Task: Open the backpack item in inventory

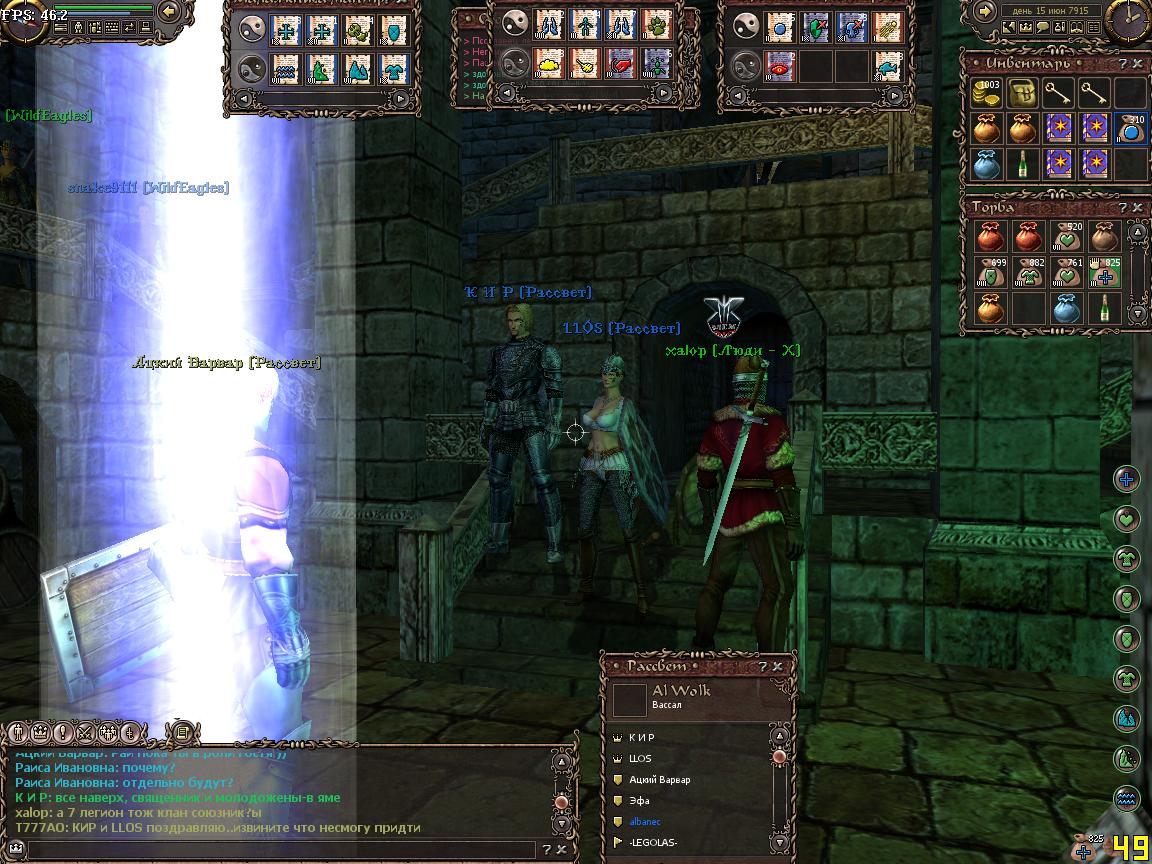Action: [x=1022, y=94]
